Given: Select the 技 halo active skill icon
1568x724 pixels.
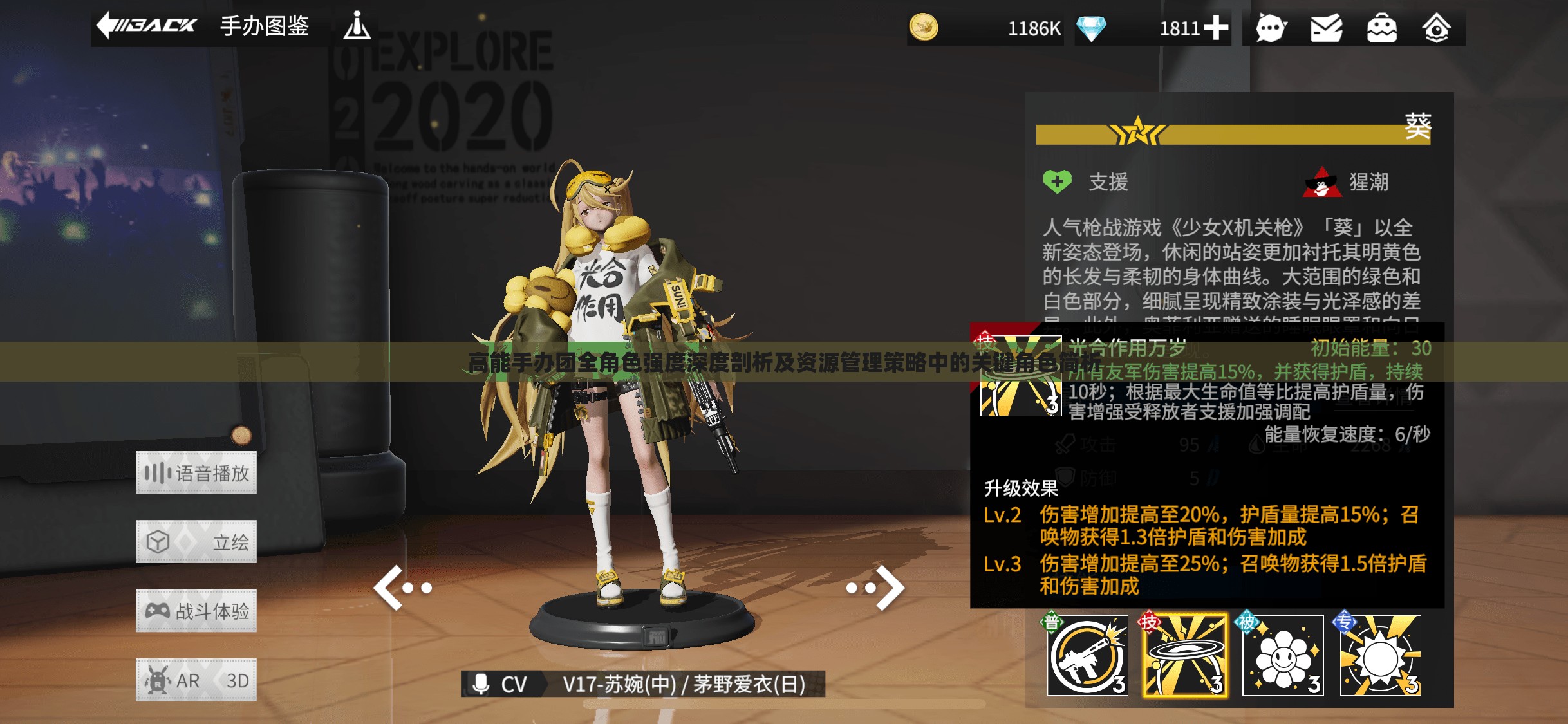Looking at the screenshot, I should click(1185, 656).
